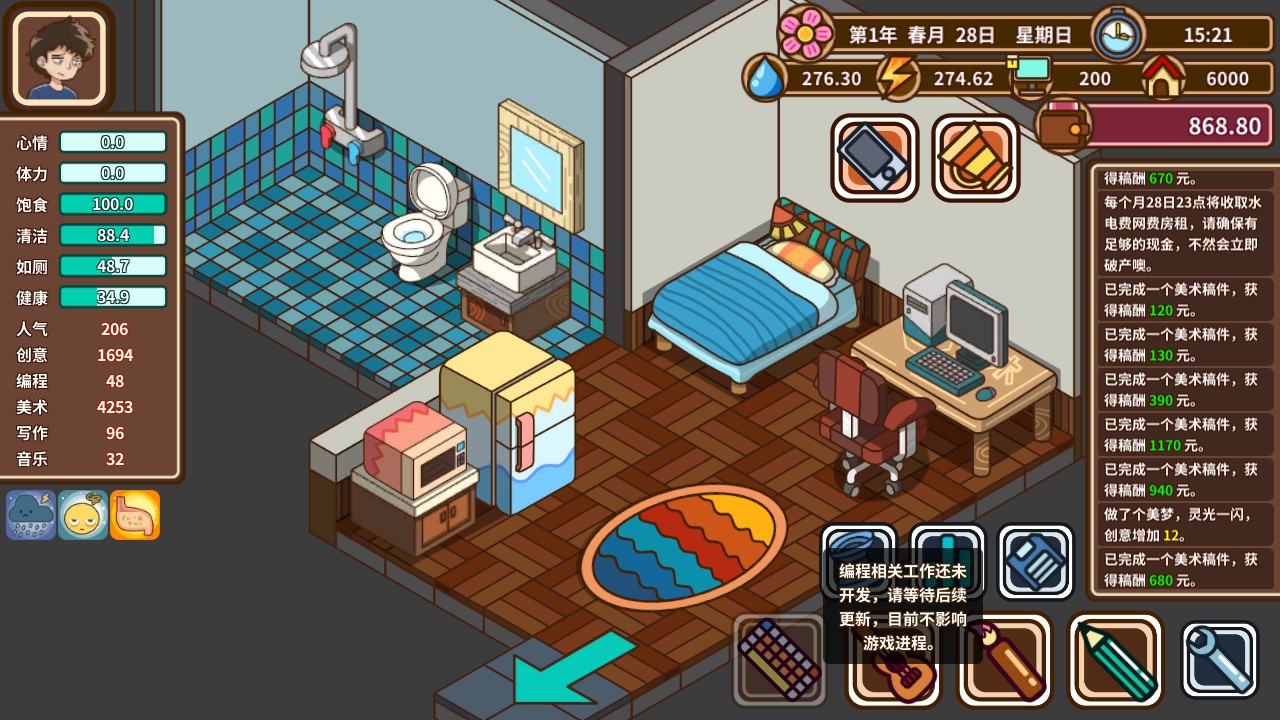Open the bar chart statistics button
Screen dimensions: 1280x720
948,540
